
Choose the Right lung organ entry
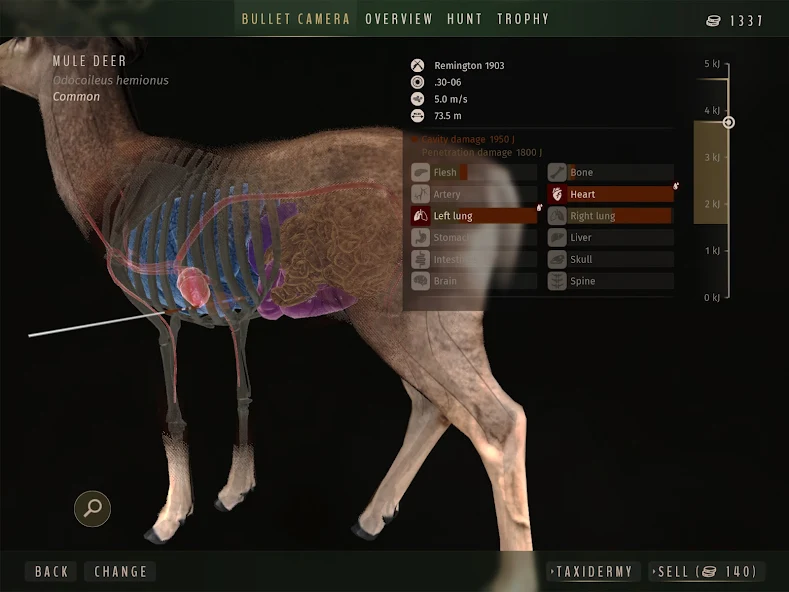(610, 216)
